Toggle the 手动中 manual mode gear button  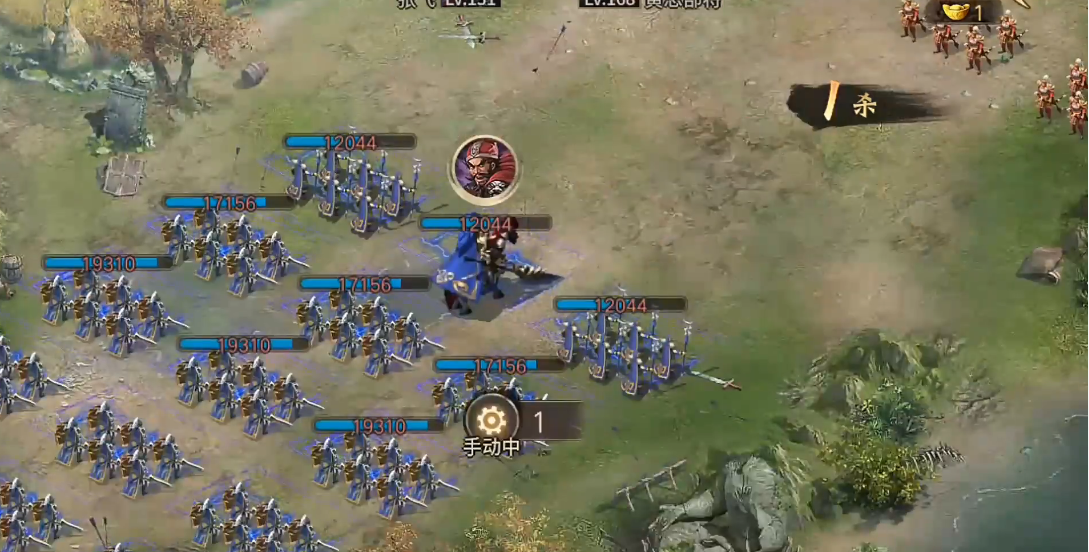click(492, 421)
